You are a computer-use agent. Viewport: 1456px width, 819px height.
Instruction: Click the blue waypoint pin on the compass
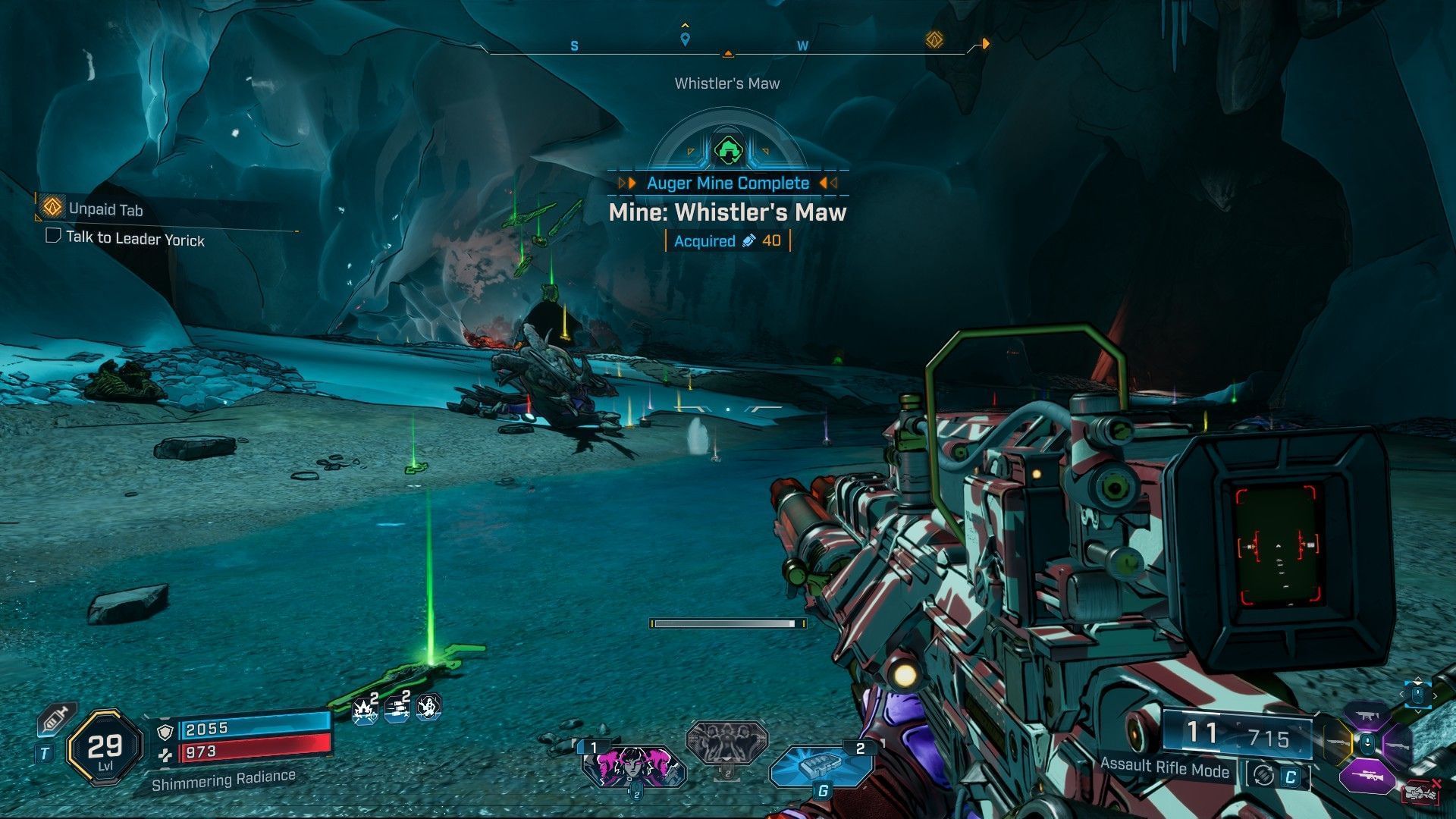[x=685, y=39]
